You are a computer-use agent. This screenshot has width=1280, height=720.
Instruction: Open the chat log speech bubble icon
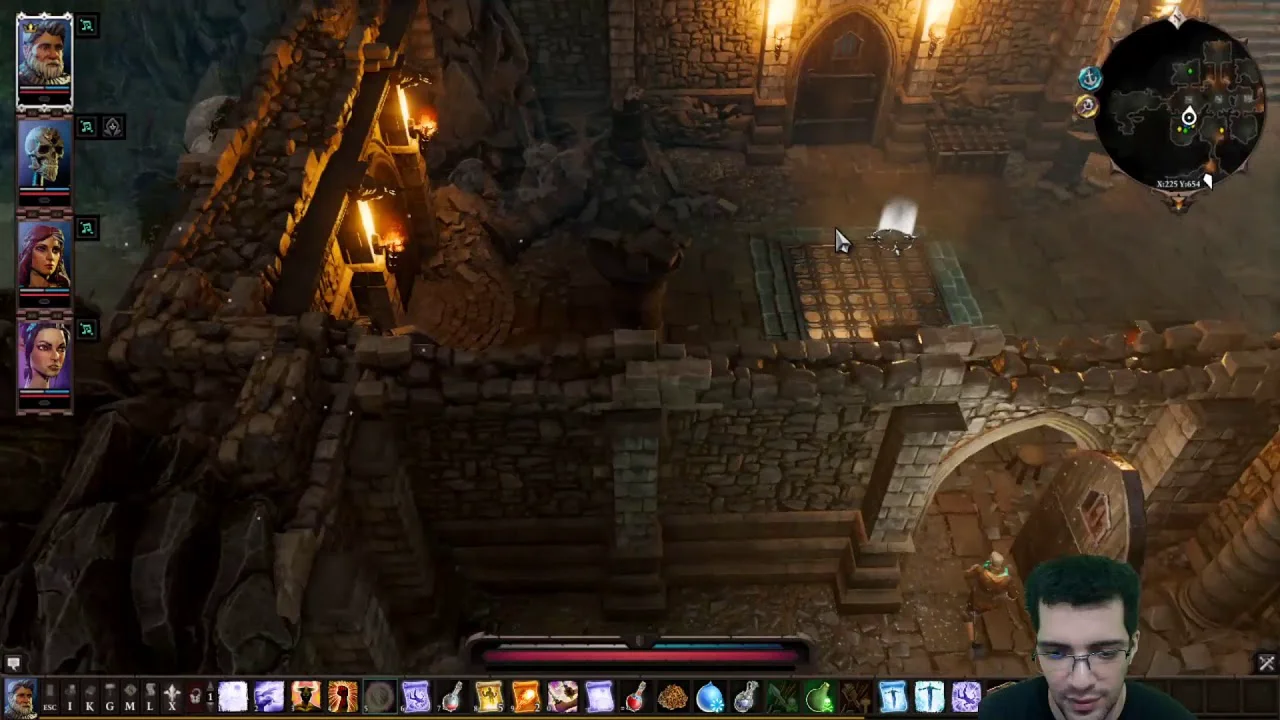[x=13, y=663]
